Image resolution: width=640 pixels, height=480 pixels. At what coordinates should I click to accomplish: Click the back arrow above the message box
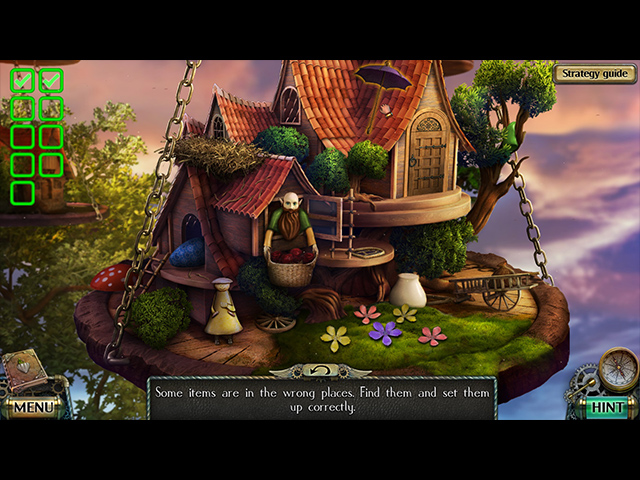click(320, 370)
